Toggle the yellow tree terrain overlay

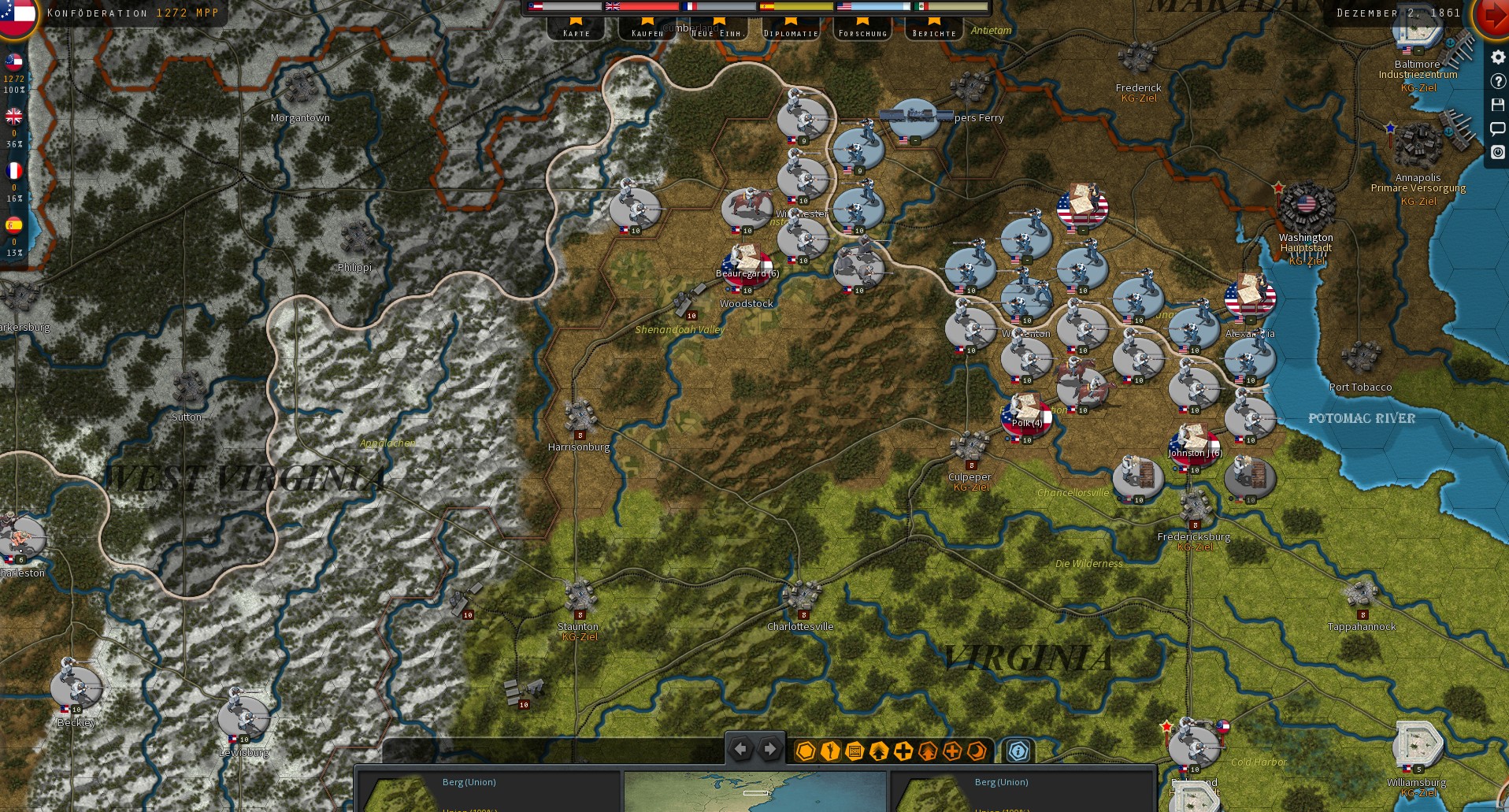[x=877, y=751]
